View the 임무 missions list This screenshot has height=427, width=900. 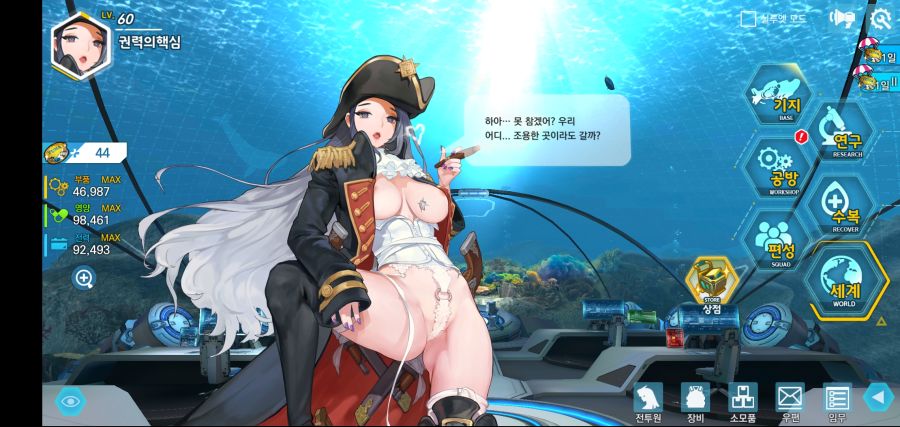836,402
